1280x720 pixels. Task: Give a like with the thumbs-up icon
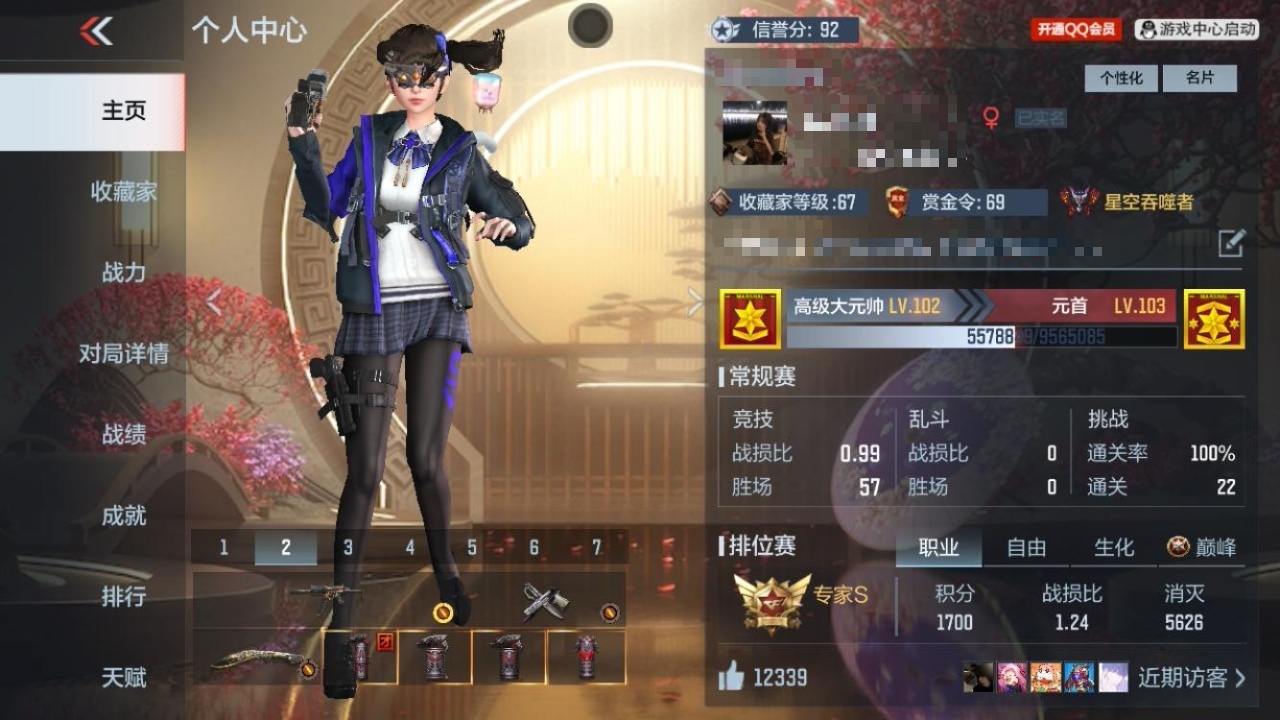(x=731, y=678)
